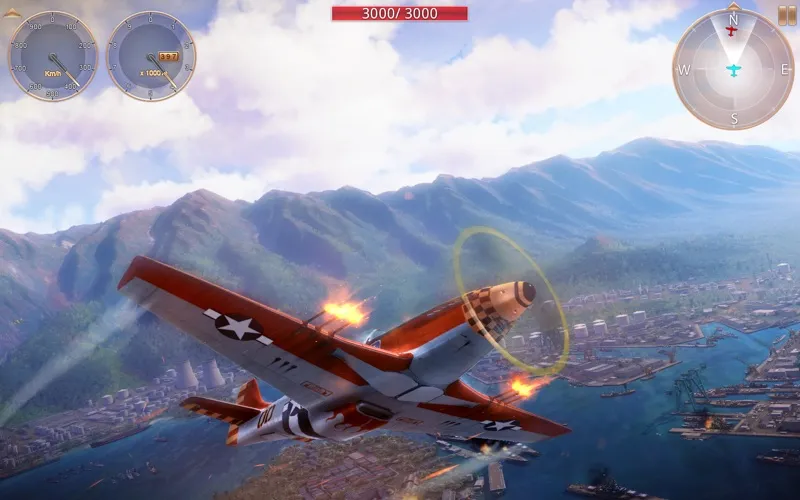Viewport: 800px width, 500px height.
Task: Pause the game with the pause button
Action: (787, 15)
